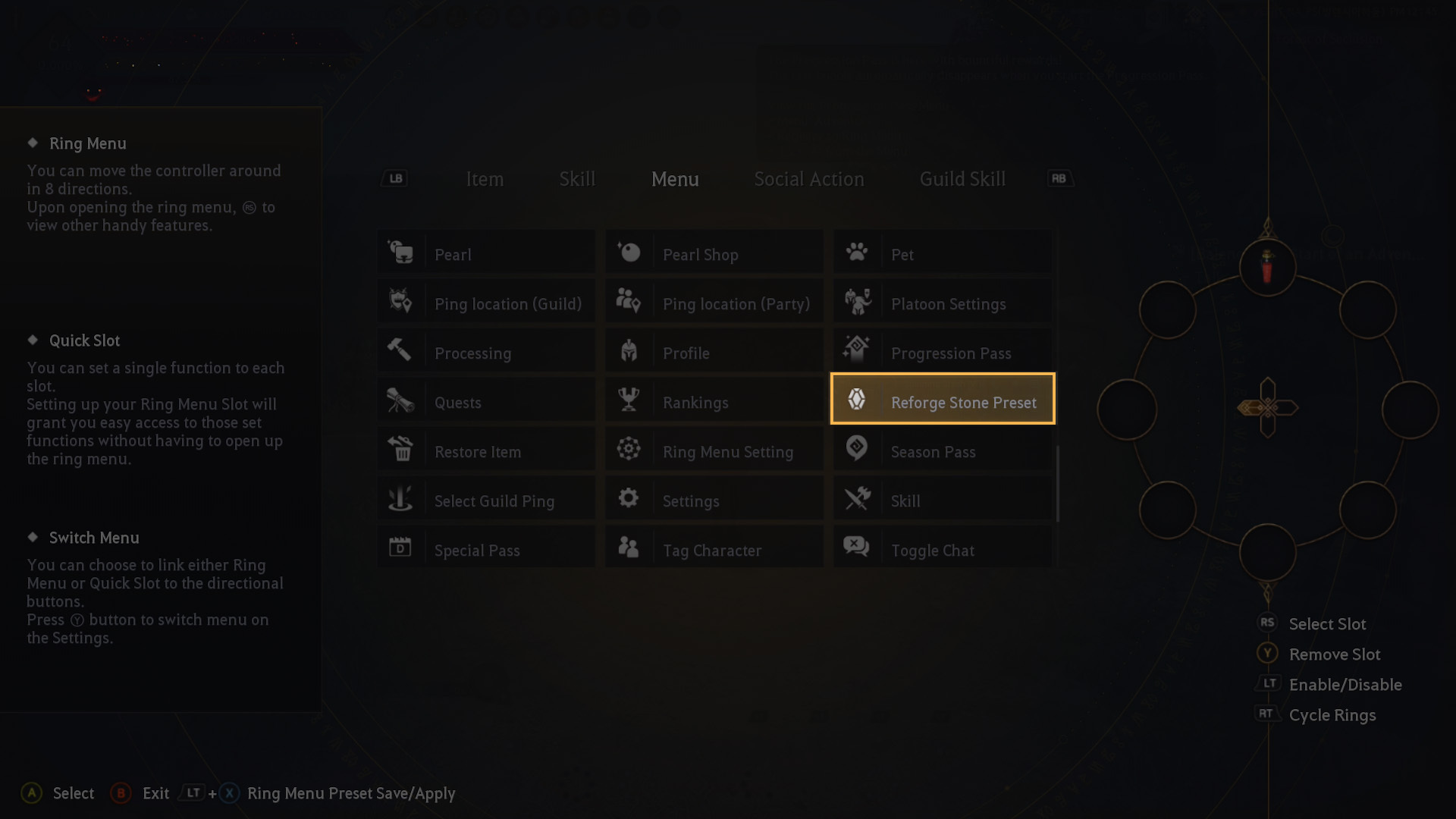The height and width of the screenshot is (819, 1456).
Task: Choose the Tag Character entry
Action: point(714,550)
